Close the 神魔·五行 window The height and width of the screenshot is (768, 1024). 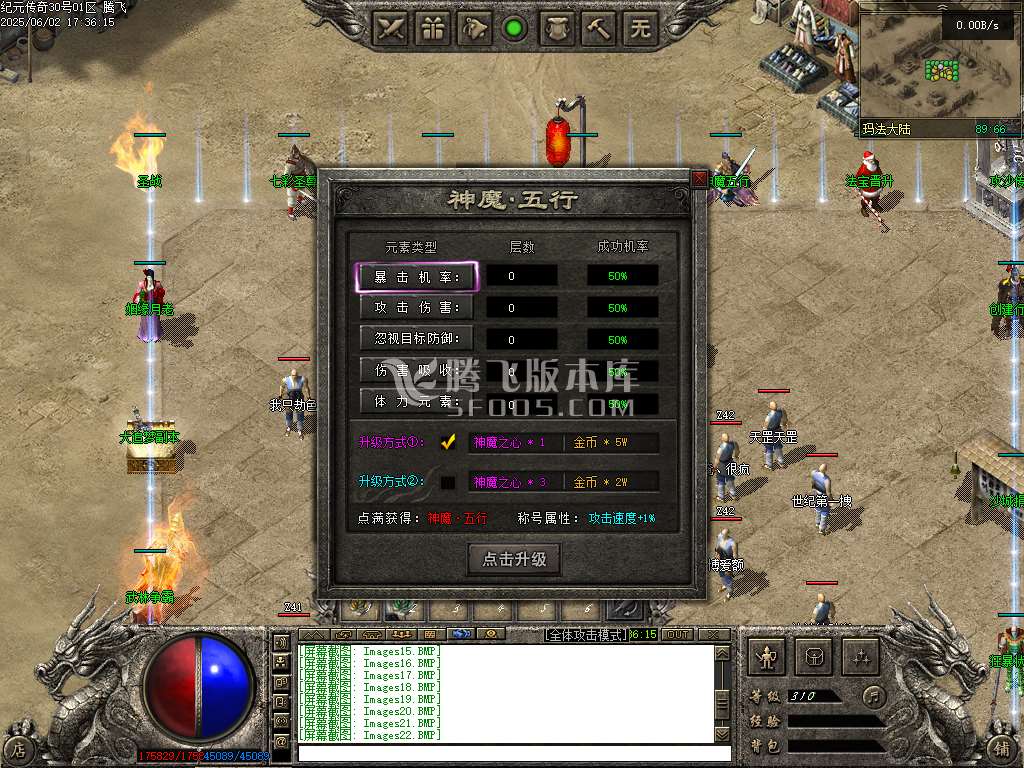tap(699, 178)
